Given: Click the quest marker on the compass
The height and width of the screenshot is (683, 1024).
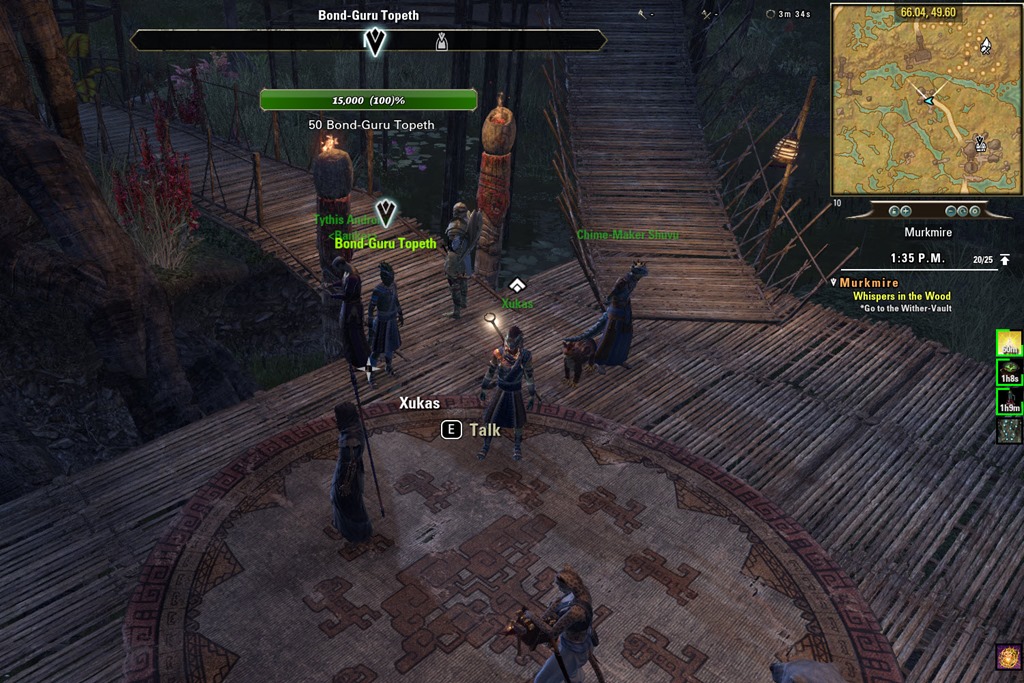Looking at the screenshot, I should pyautogui.click(x=375, y=41).
